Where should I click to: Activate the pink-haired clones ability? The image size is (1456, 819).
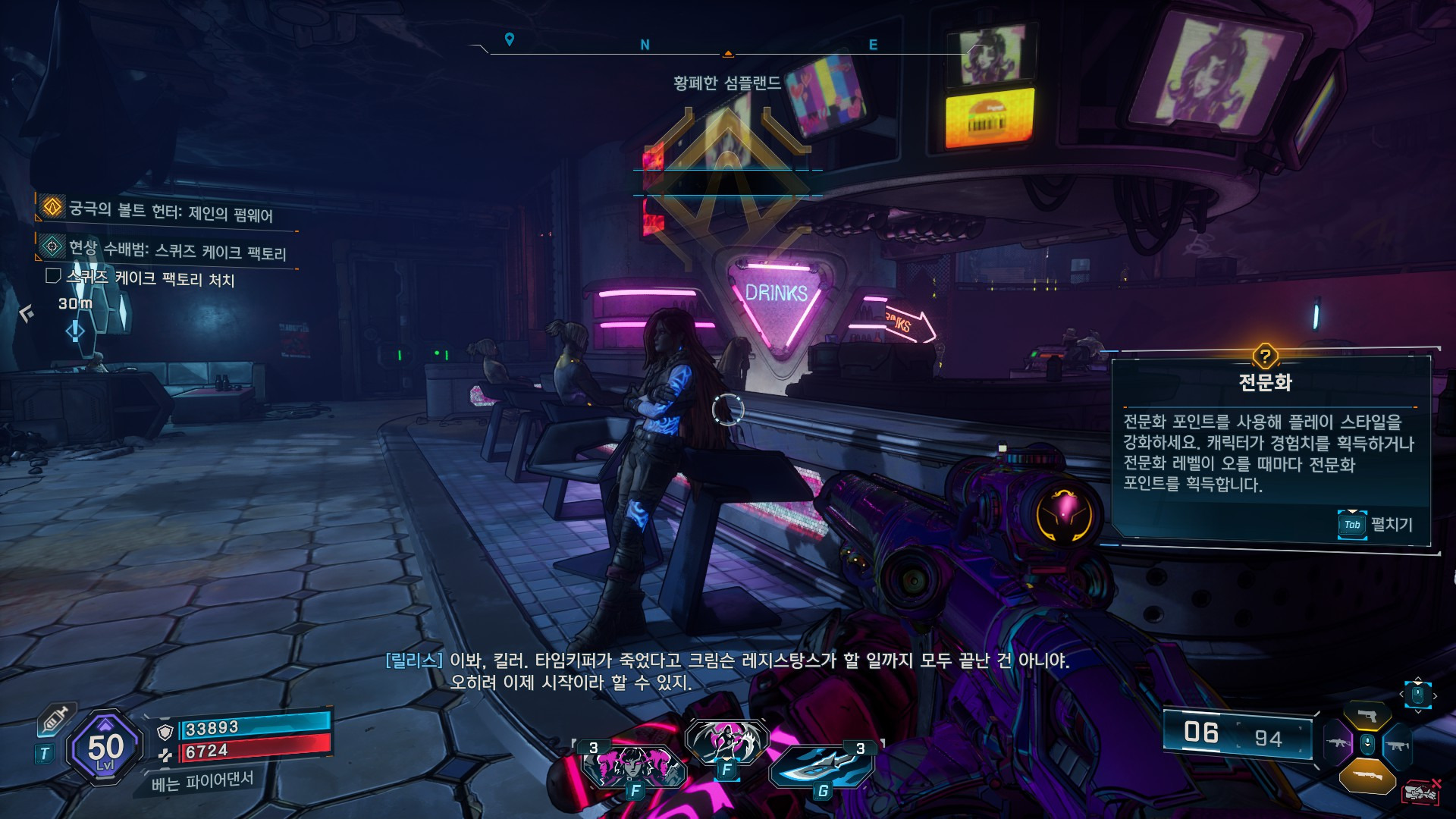click(634, 766)
